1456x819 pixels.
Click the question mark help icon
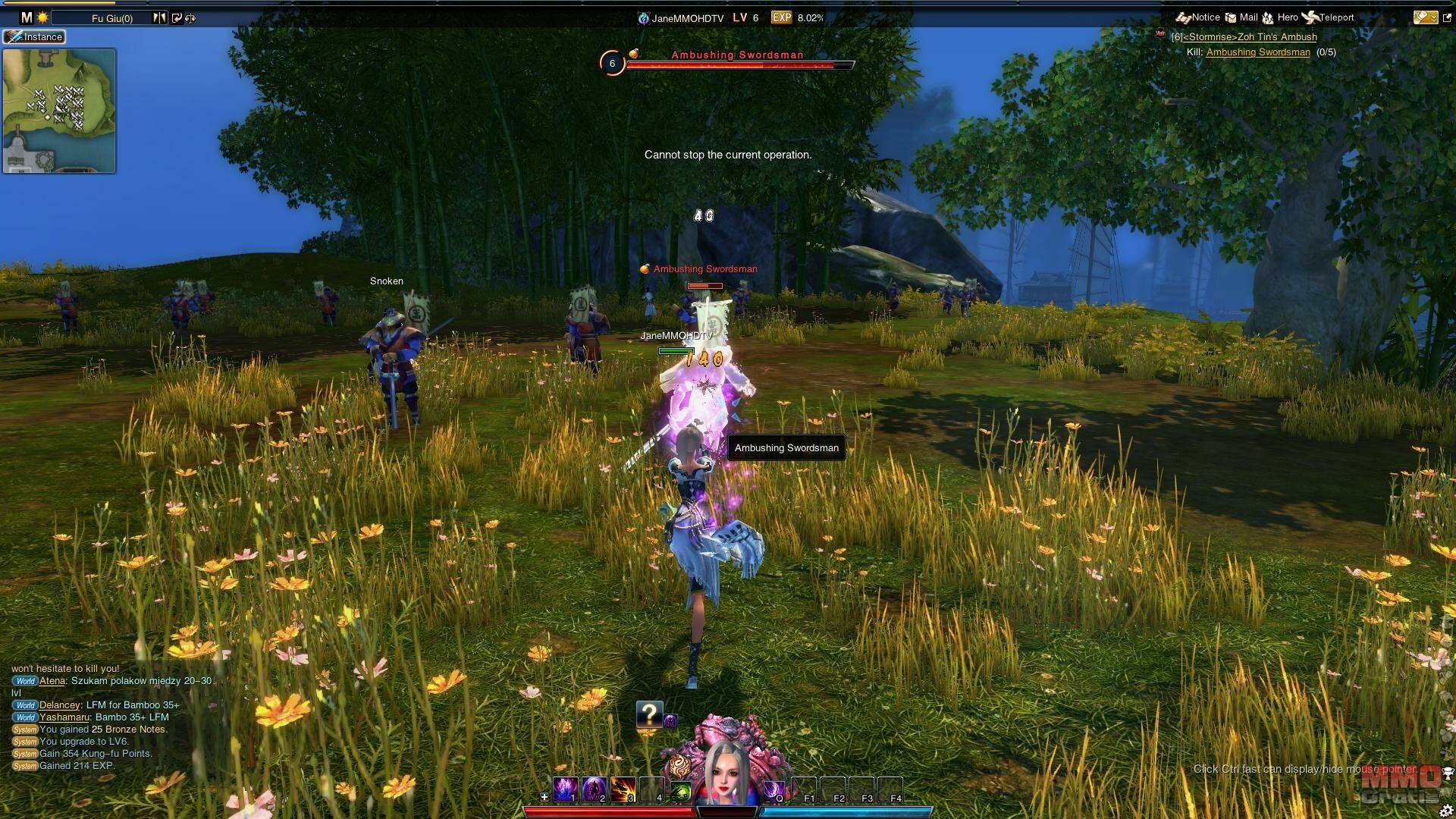[x=649, y=714]
